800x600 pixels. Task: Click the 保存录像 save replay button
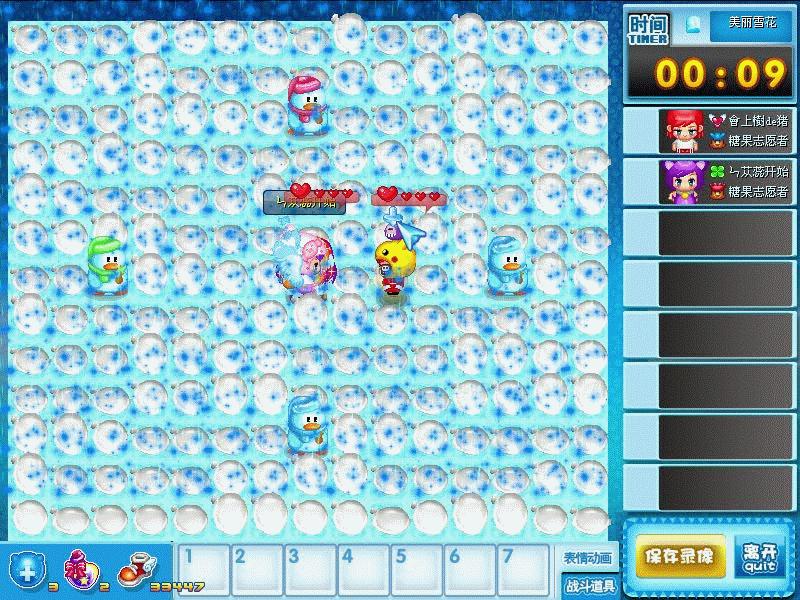pyautogui.click(x=680, y=556)
